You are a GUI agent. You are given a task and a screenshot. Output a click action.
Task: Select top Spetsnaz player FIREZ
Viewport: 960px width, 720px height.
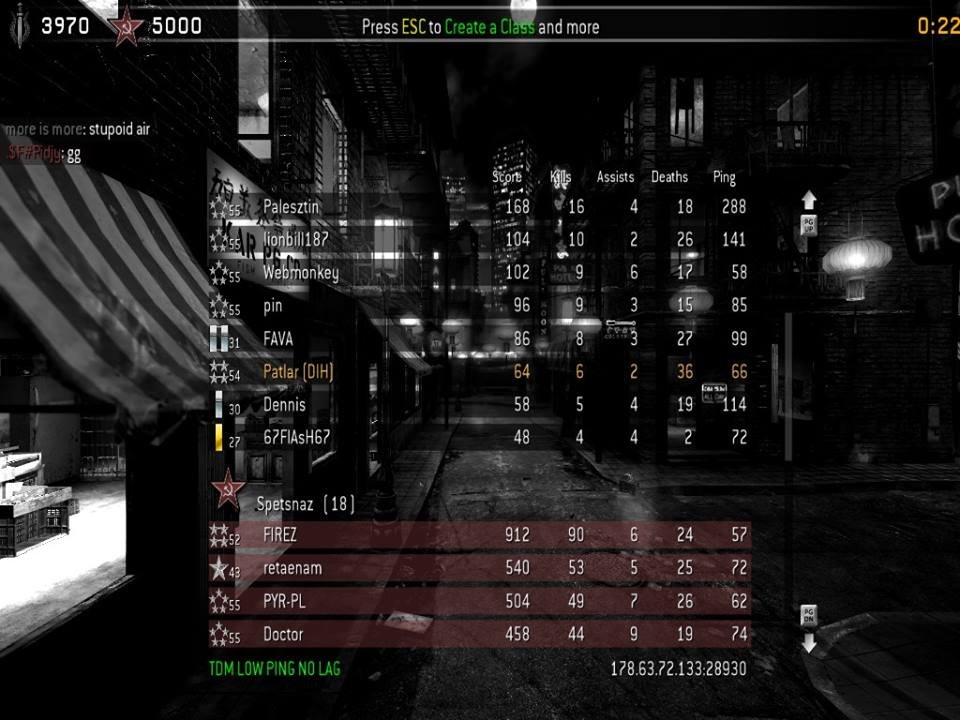coord(480,535)
